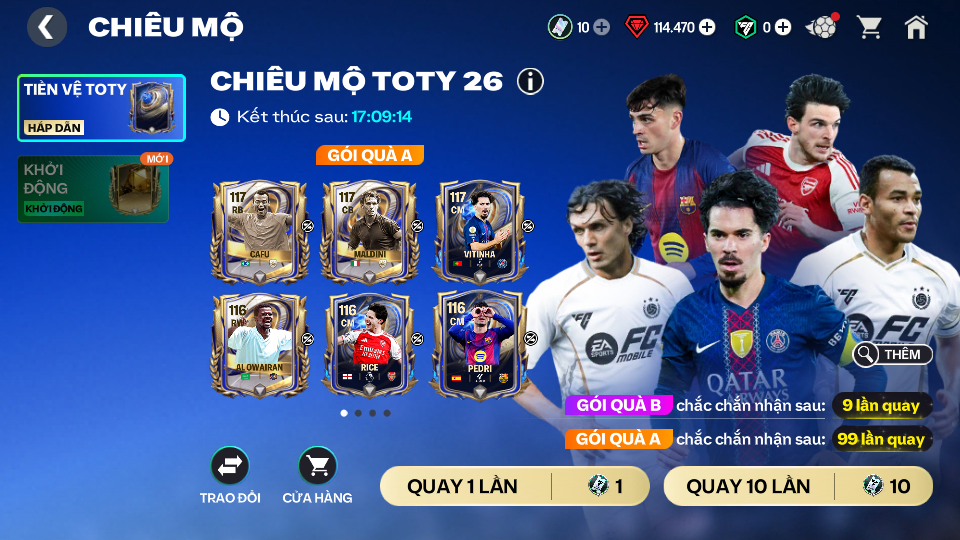960x540 pixels.
Task: Return to the home screen
Action: click(916, 27)
